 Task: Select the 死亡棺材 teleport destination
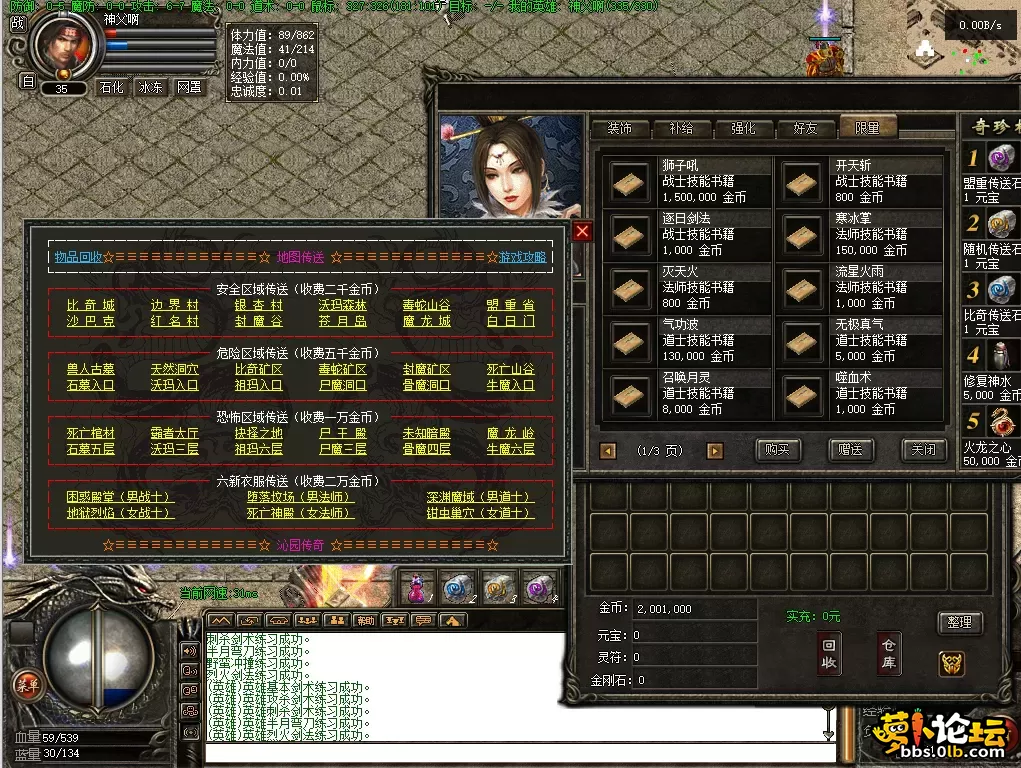(91, 433)
